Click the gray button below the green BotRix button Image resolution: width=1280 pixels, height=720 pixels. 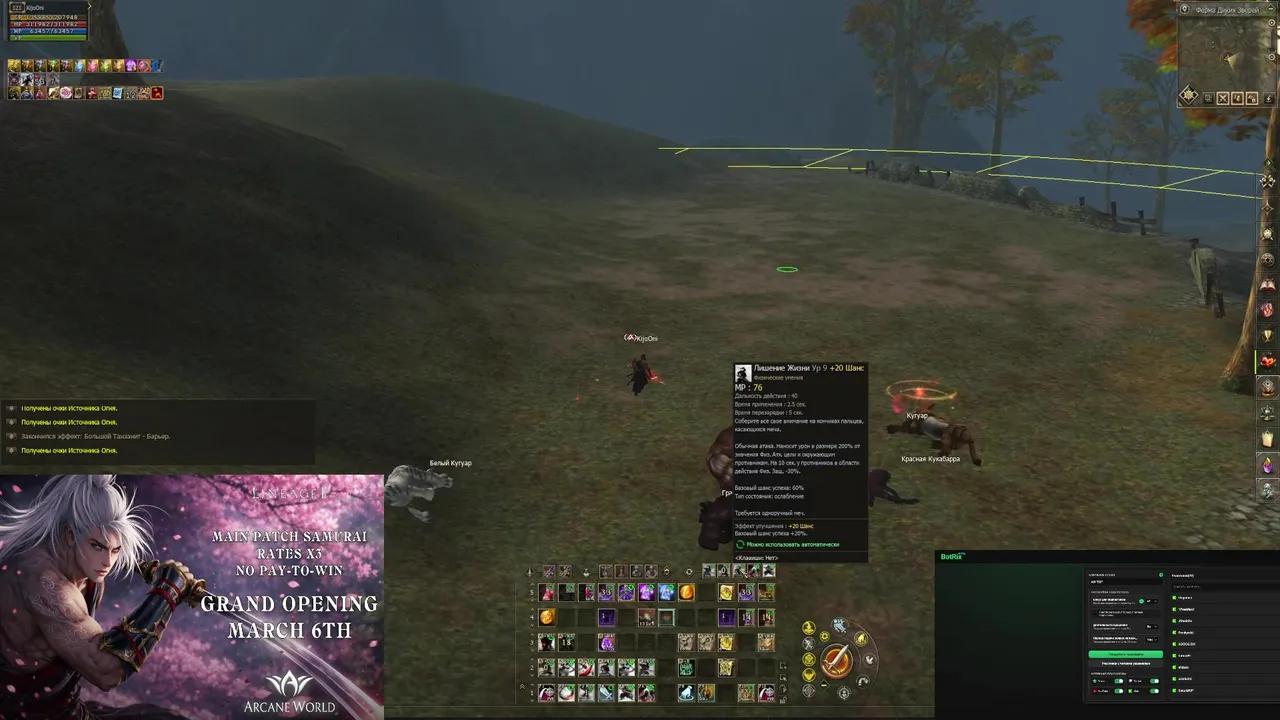click(1125, 663)
